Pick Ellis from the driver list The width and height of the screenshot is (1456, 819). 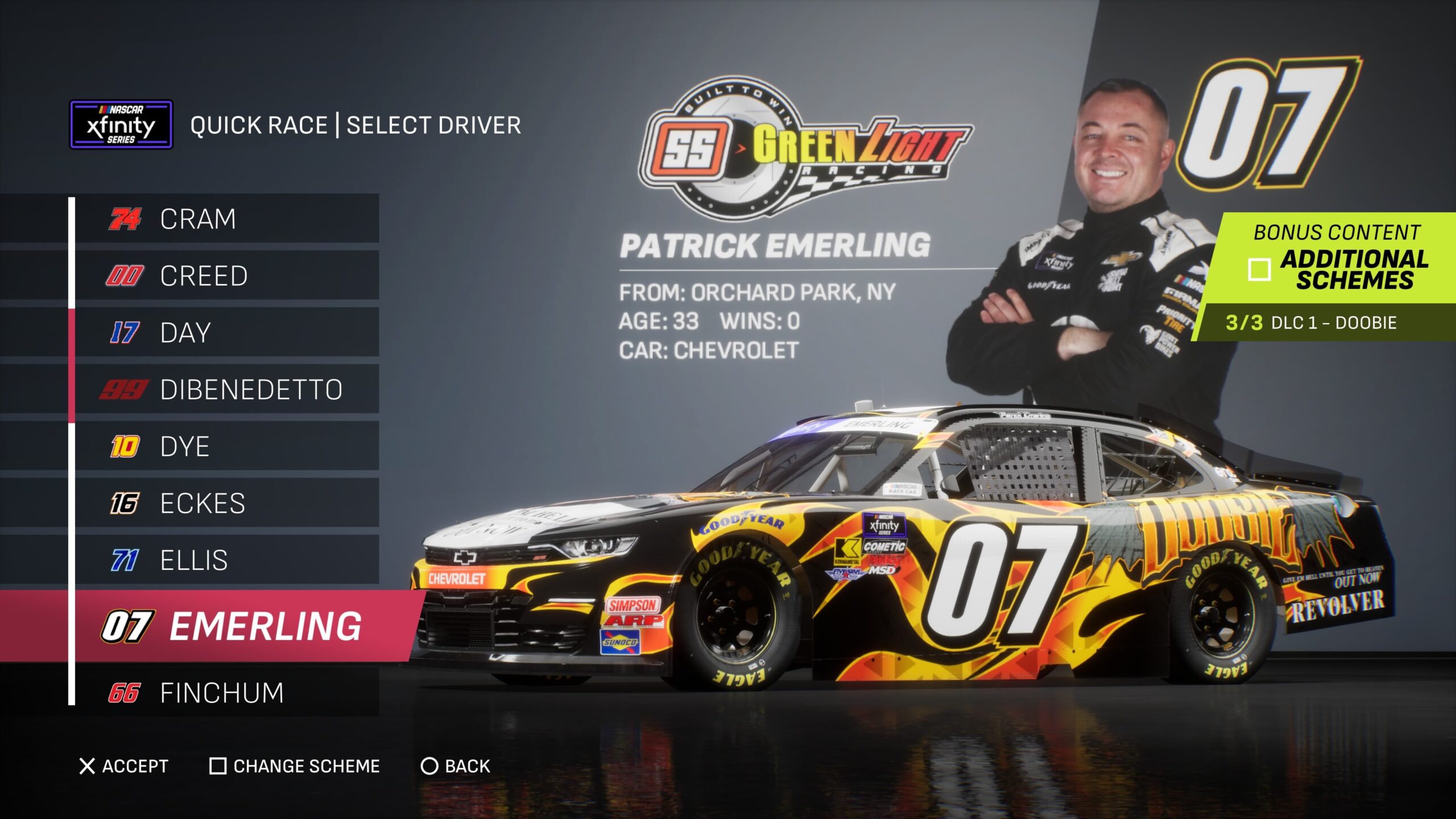(x=227, y=560)
